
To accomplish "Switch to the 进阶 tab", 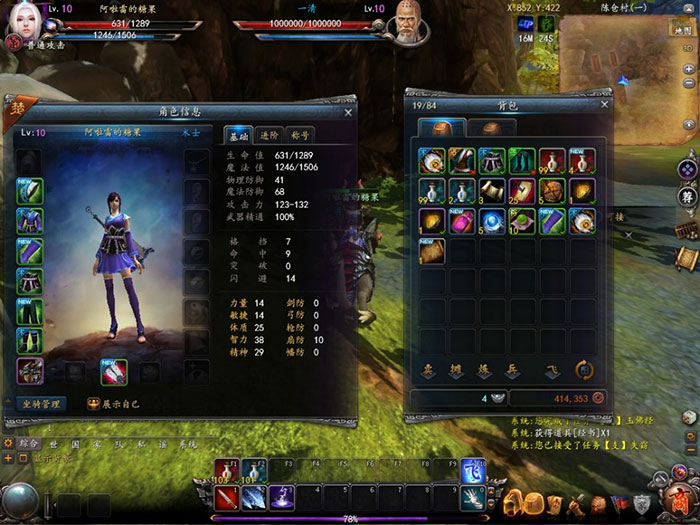I will tap(268, 135).
